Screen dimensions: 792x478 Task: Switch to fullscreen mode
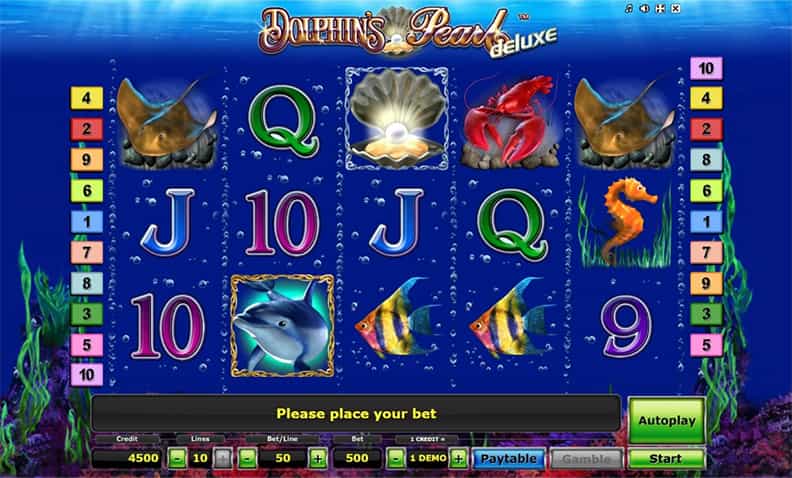click(660, 9)
